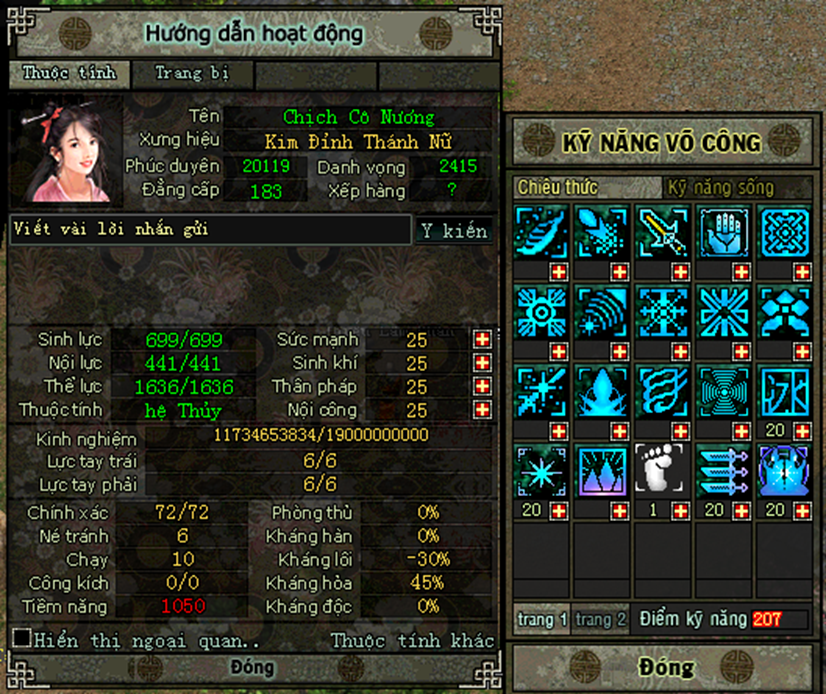
Task: Select the Thuộc tính tab
Action: click(69, 73)
